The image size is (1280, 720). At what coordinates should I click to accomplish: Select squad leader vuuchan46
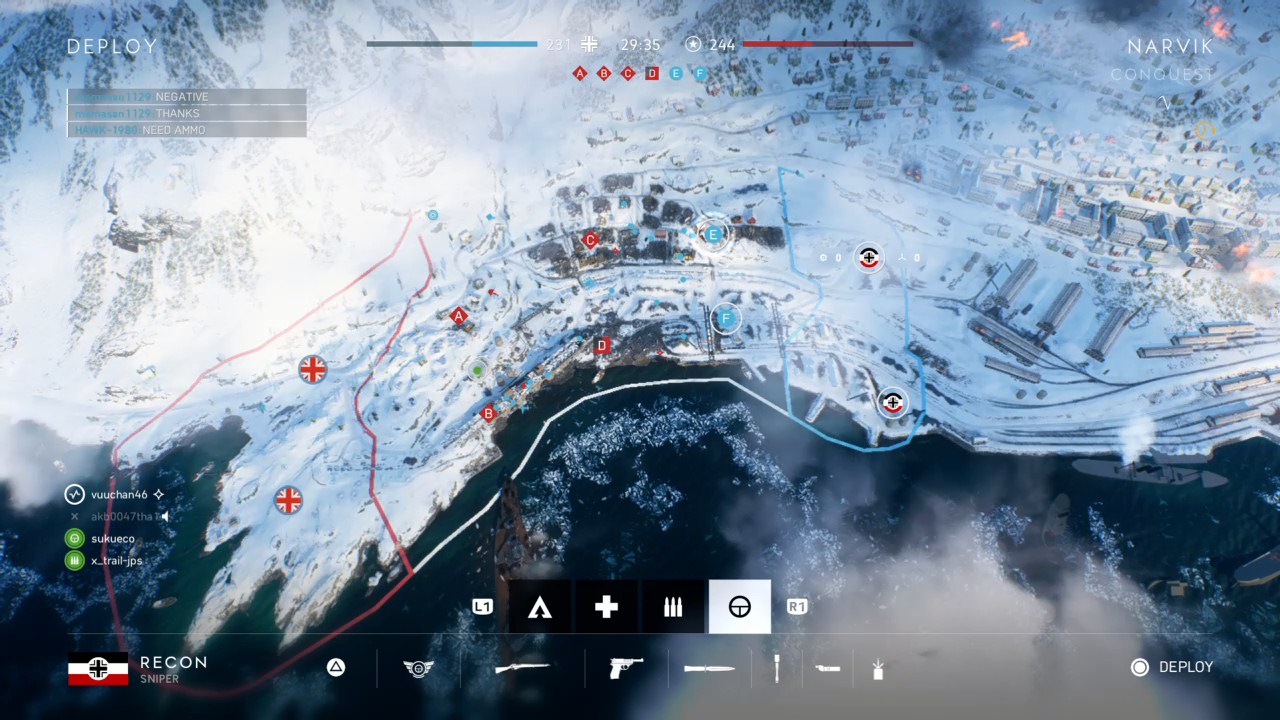pyautogui.click(x=117, y=494)
